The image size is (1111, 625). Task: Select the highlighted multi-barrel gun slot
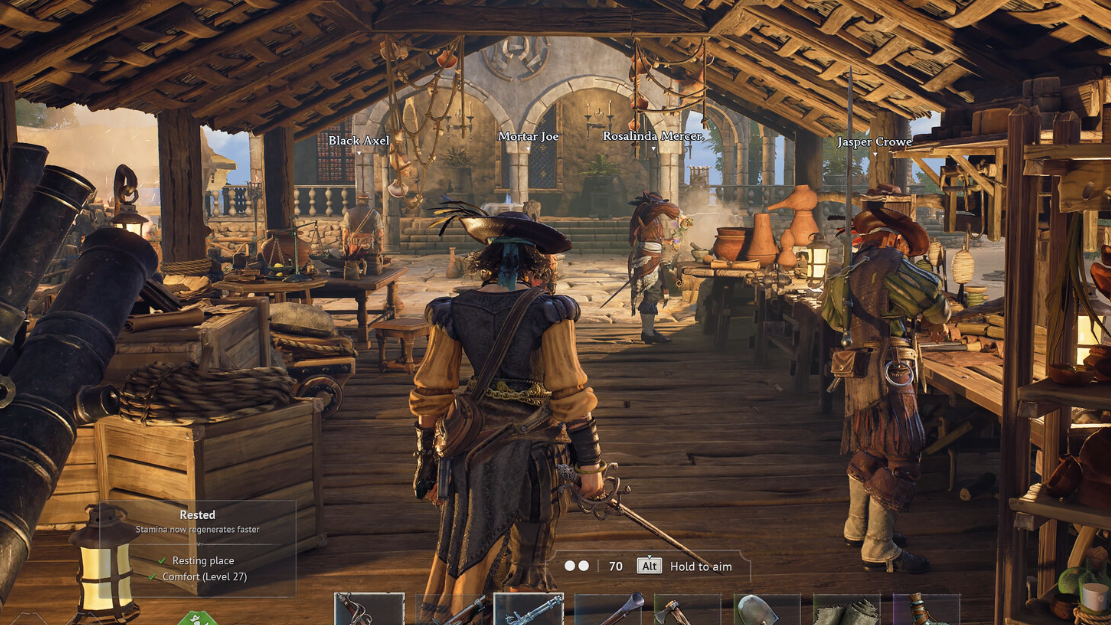pyautogui.click(x=529, y=610)
